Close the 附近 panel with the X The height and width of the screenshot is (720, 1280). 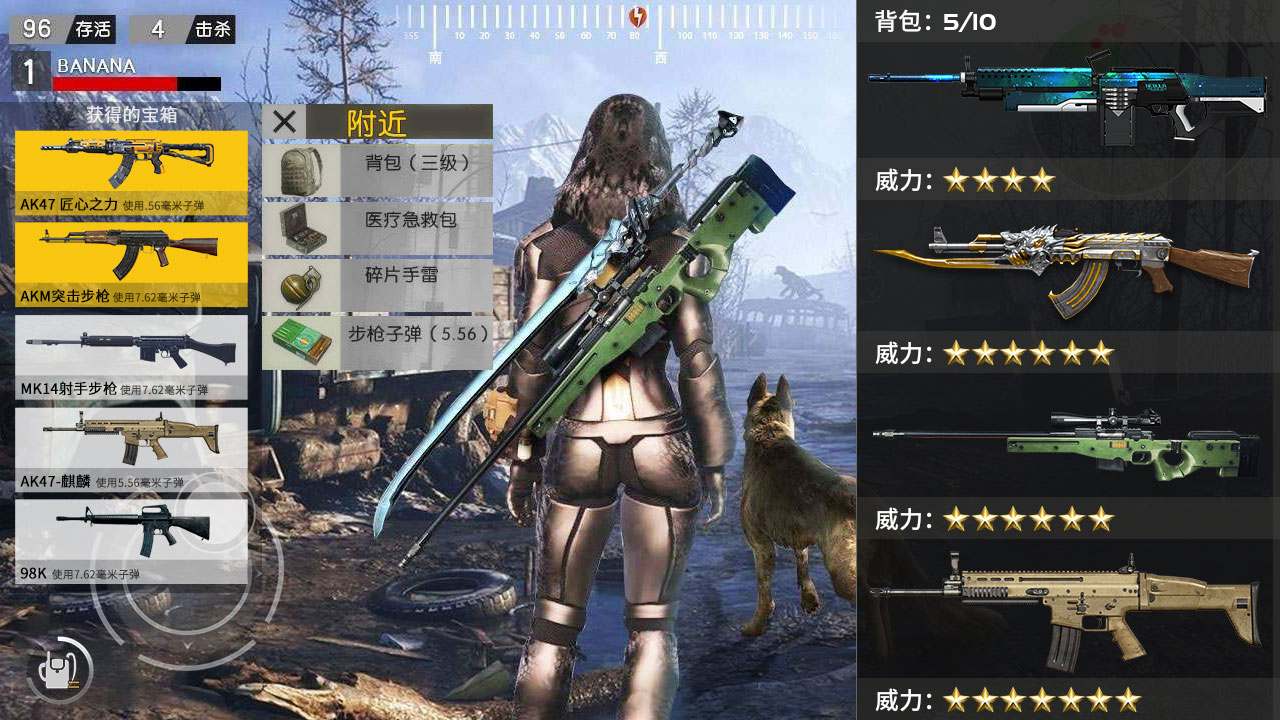pos(282,121)
